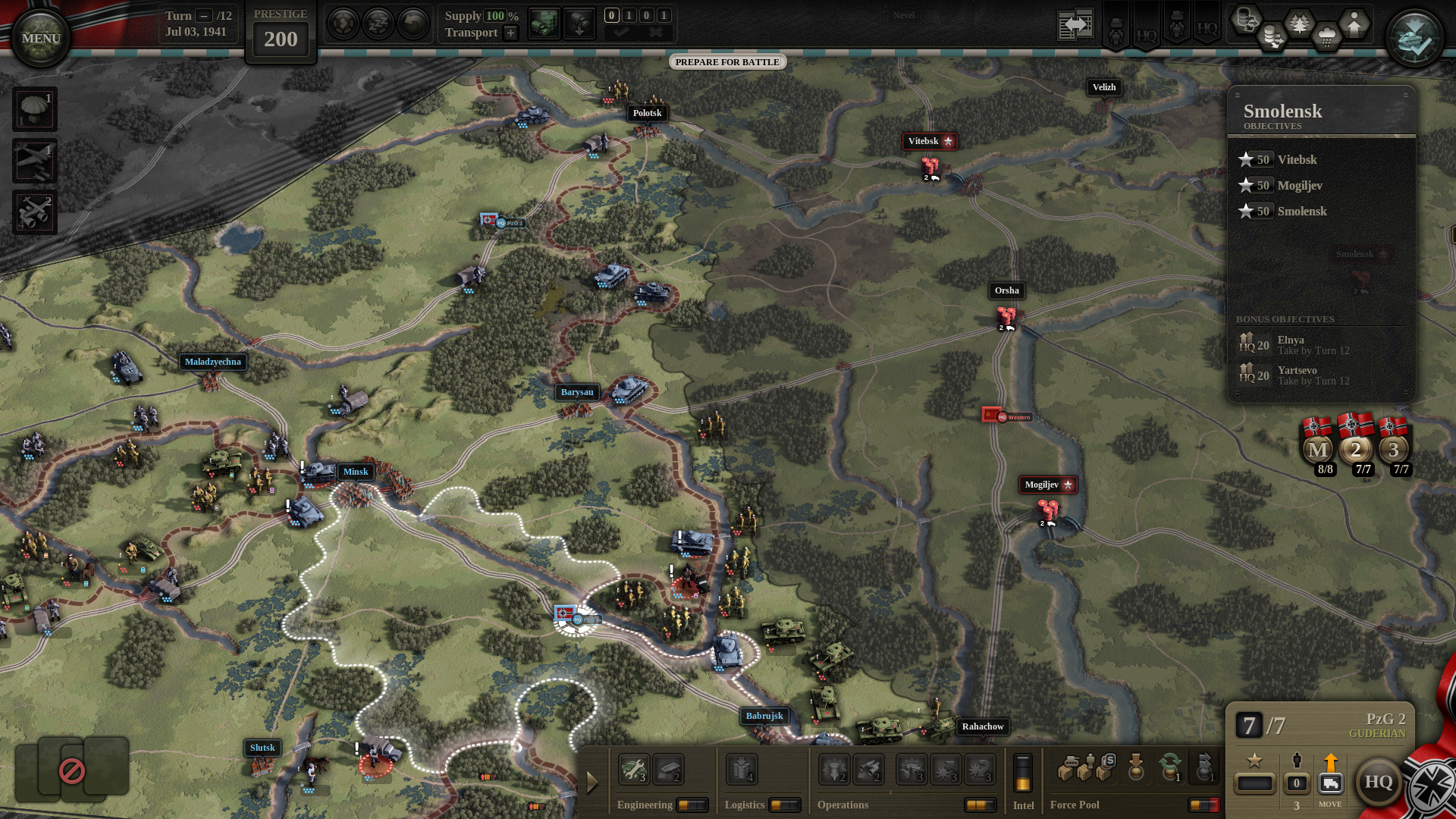Click the red cancel prohibition icon
This screenshot has width=1456, height=819.
pyautogui.click(x=72, y=771)
